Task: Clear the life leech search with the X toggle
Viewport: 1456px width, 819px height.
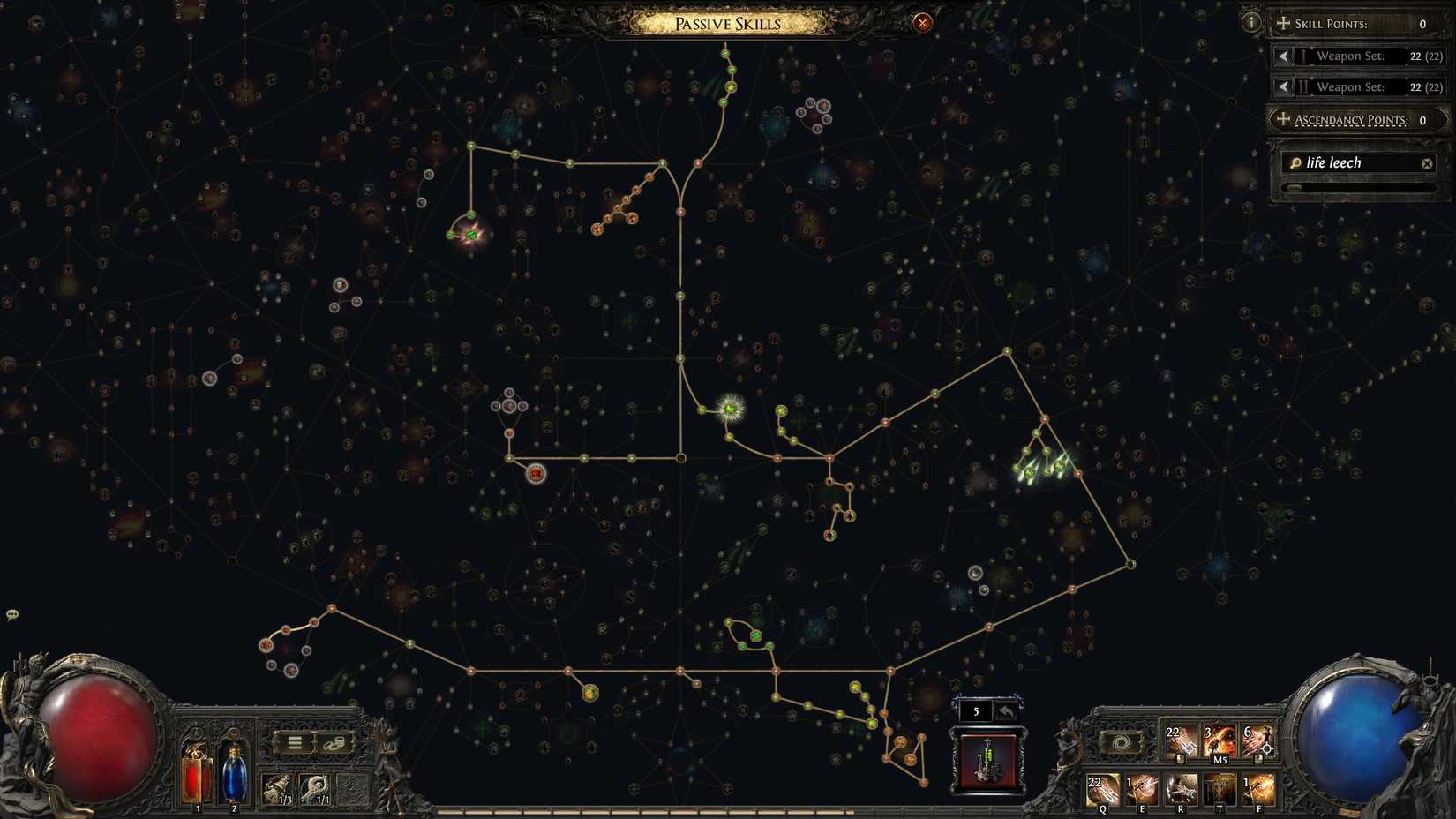Action: click(1428, 162)
